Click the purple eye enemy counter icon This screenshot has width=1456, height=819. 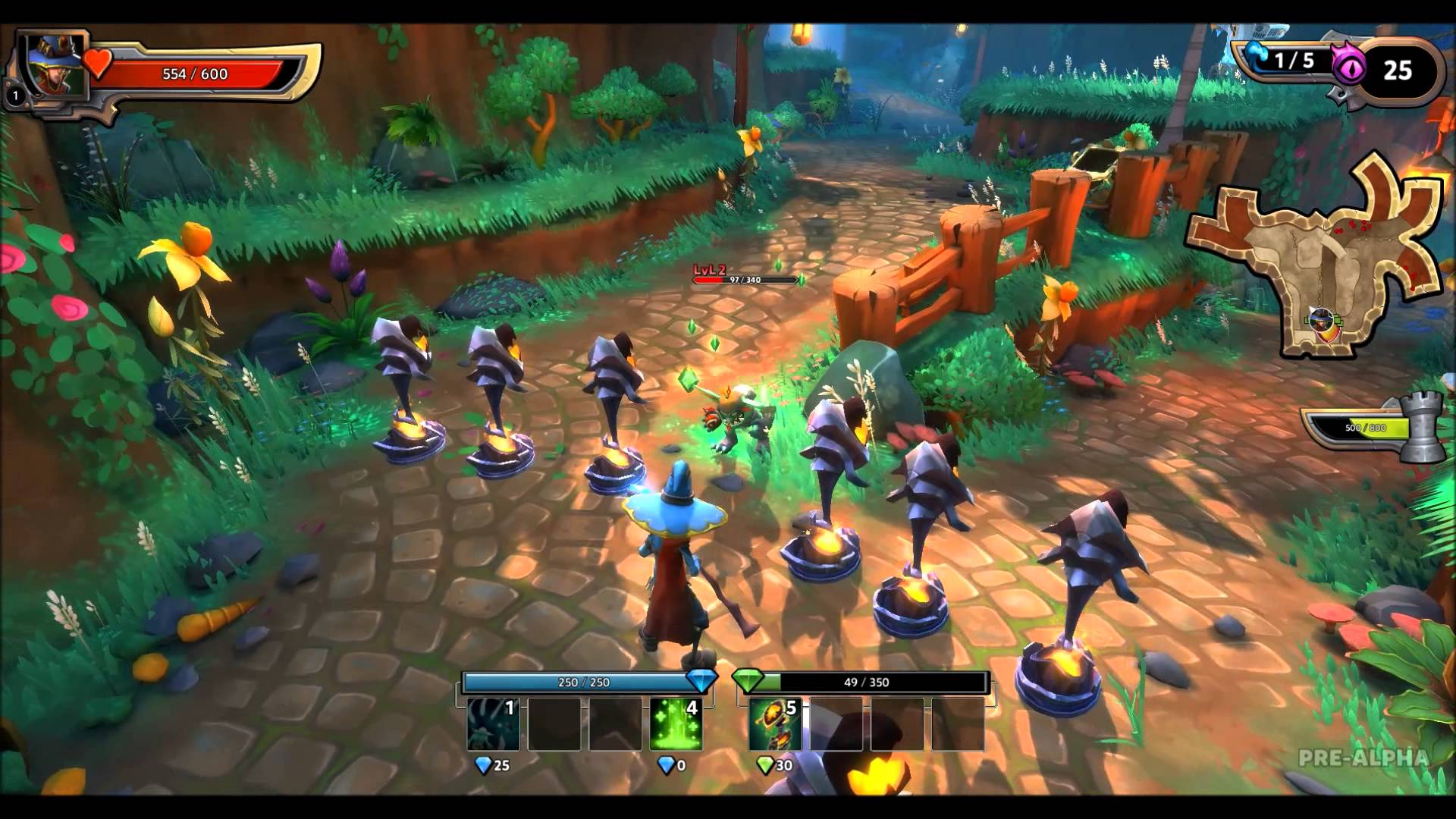(1348, 70)
